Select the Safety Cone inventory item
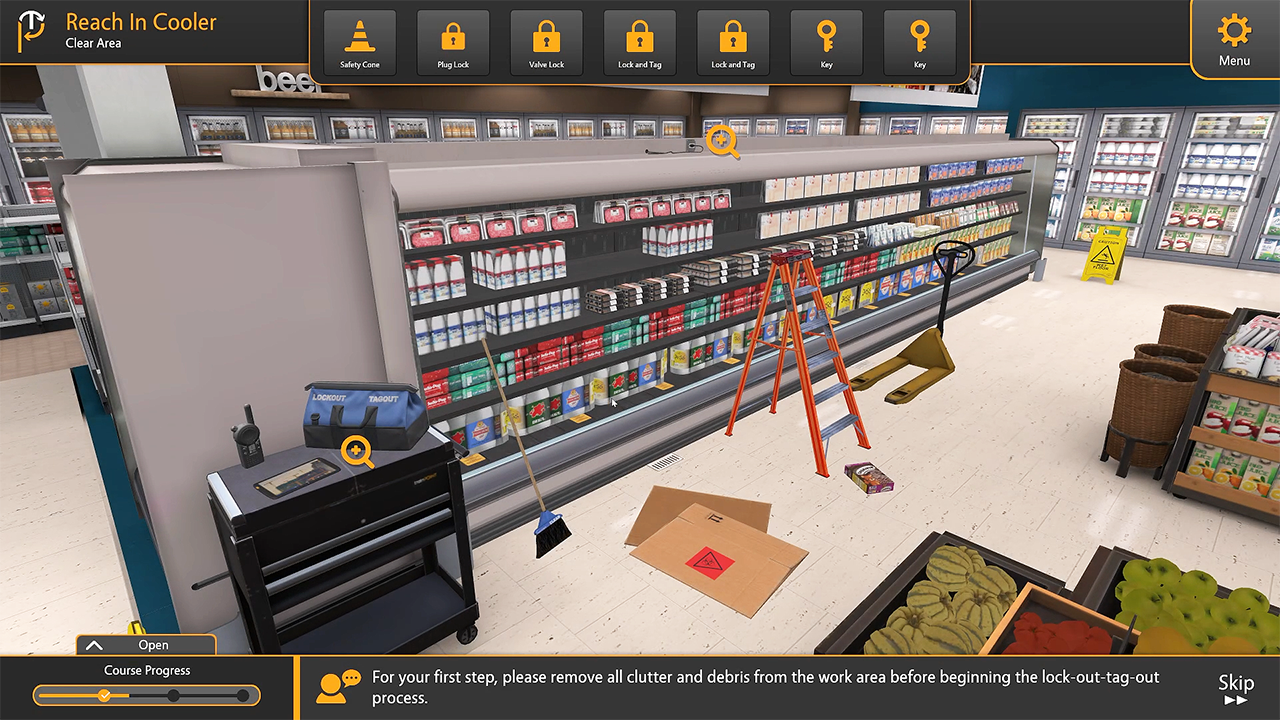 [360, 43]
